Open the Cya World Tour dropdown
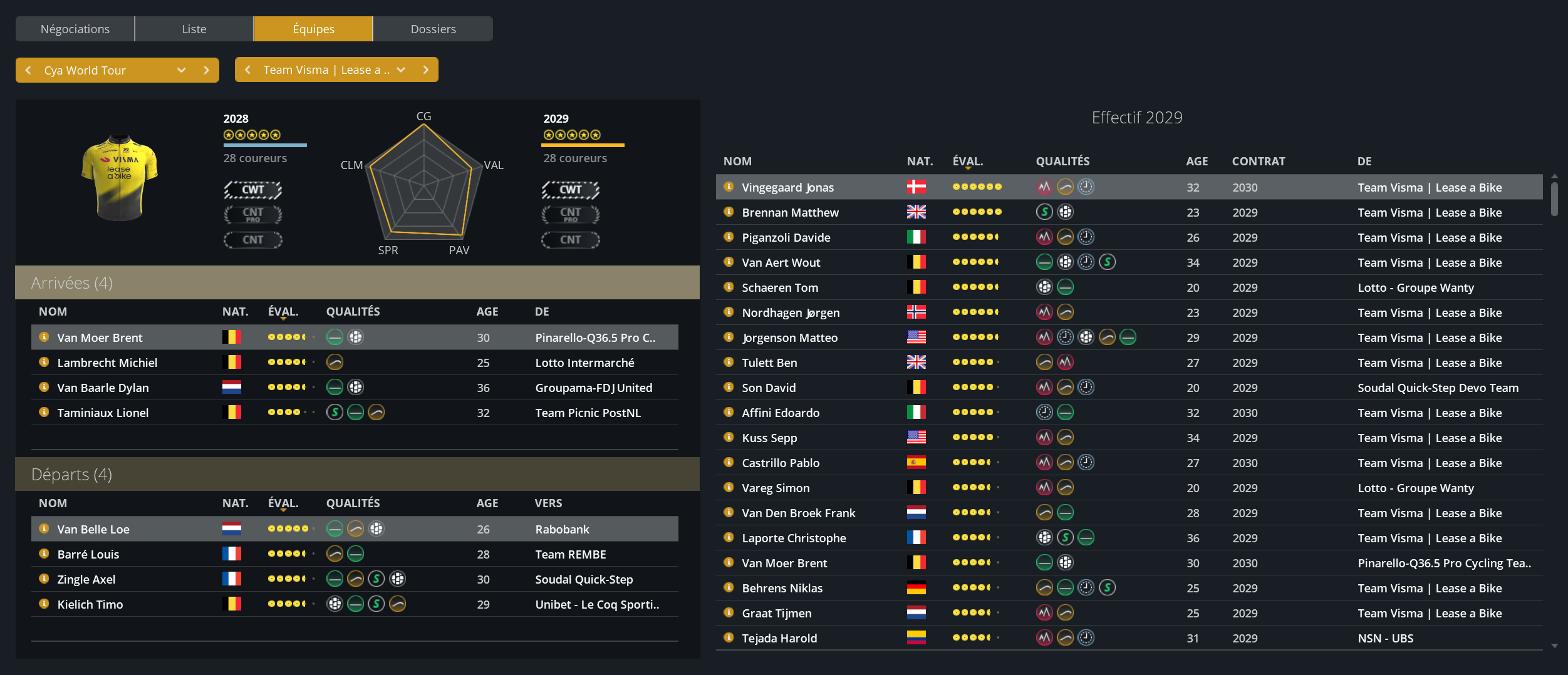This screenshot has height=675, width=1568. click(x=181, y=70)
